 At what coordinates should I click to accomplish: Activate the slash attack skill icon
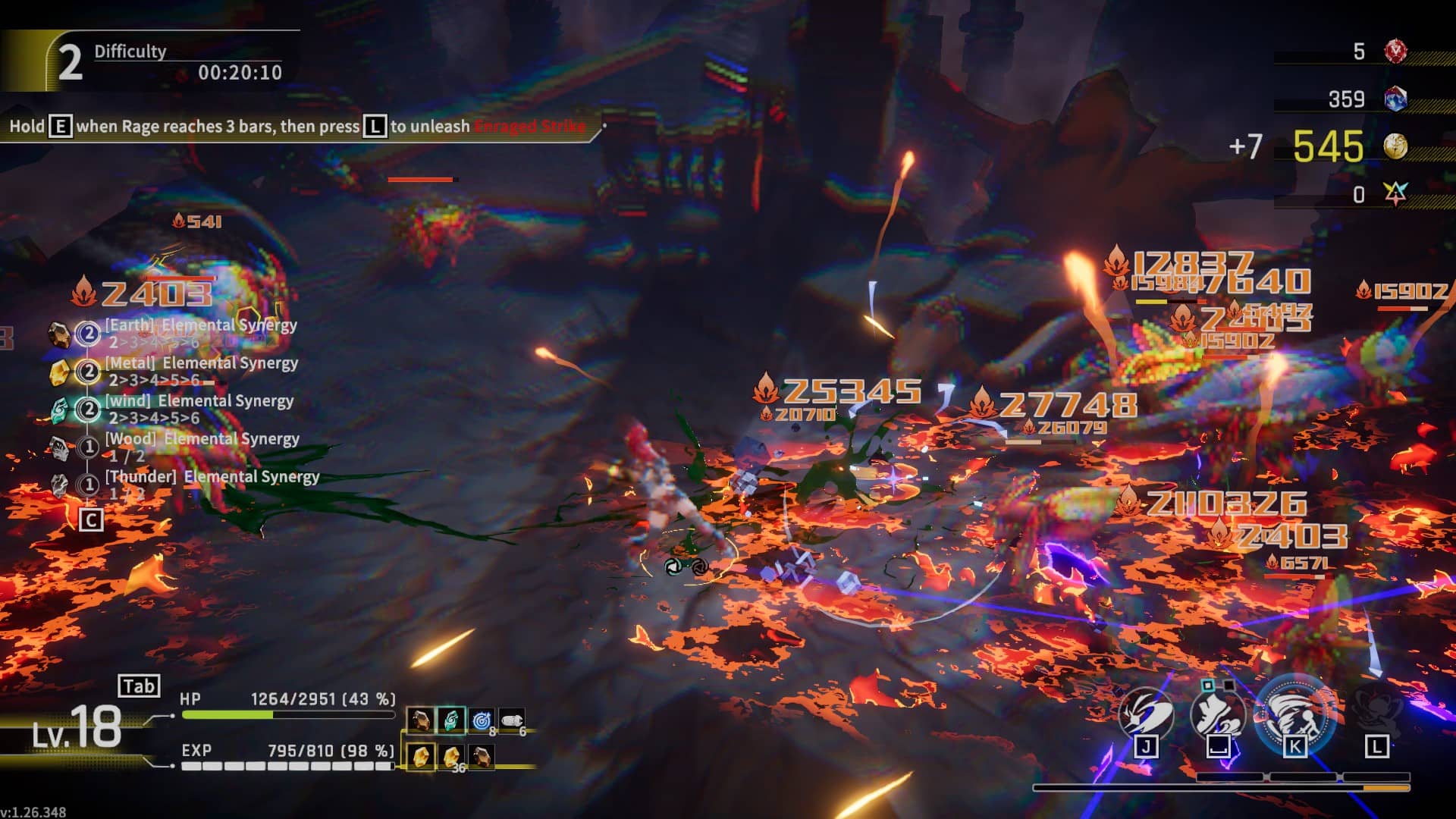point(1146,714)
